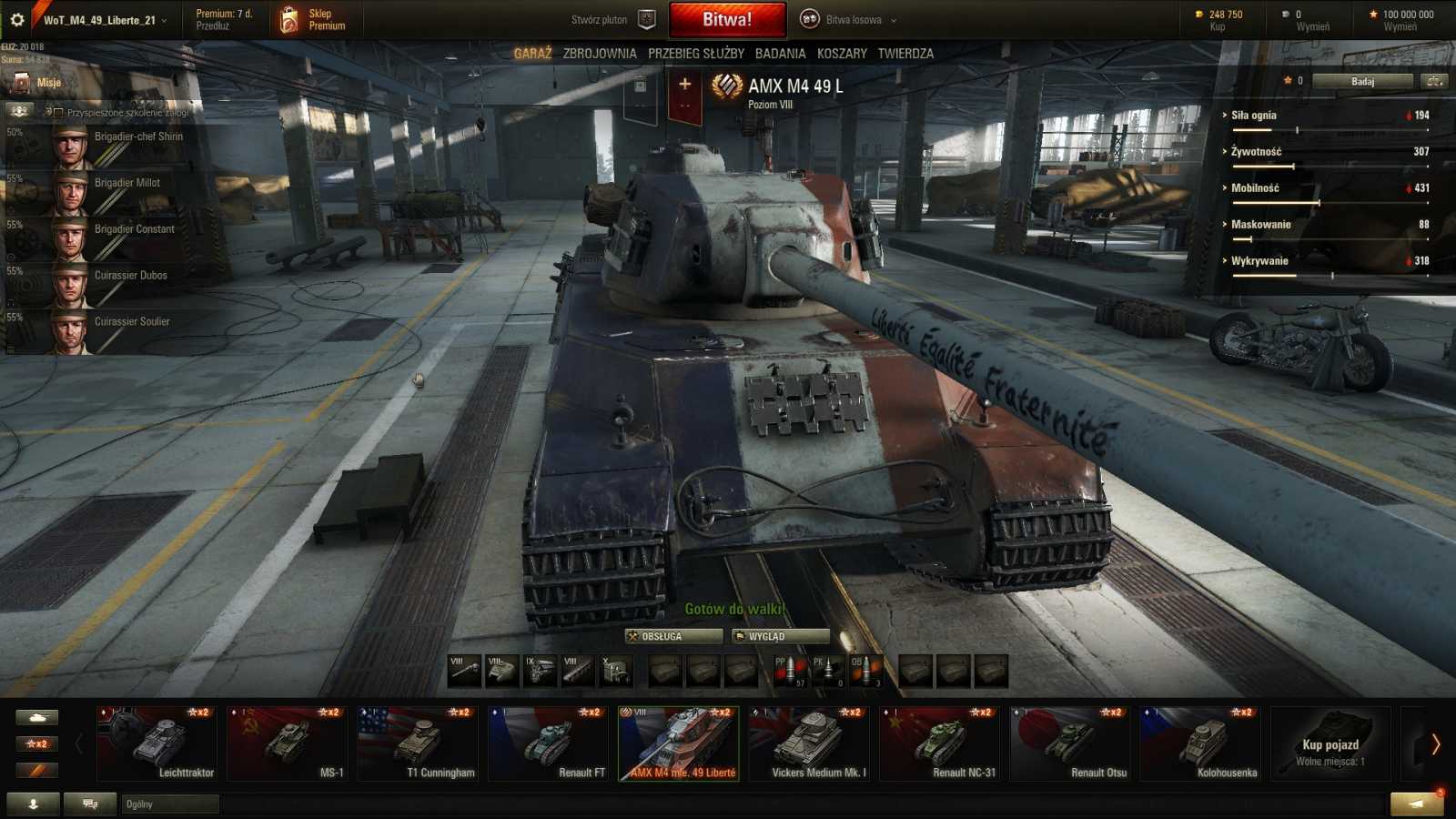Screen dimensions: 1456x819
Task: Toggle the premium vehicle carousel filter
Action: tap(36, 770)
